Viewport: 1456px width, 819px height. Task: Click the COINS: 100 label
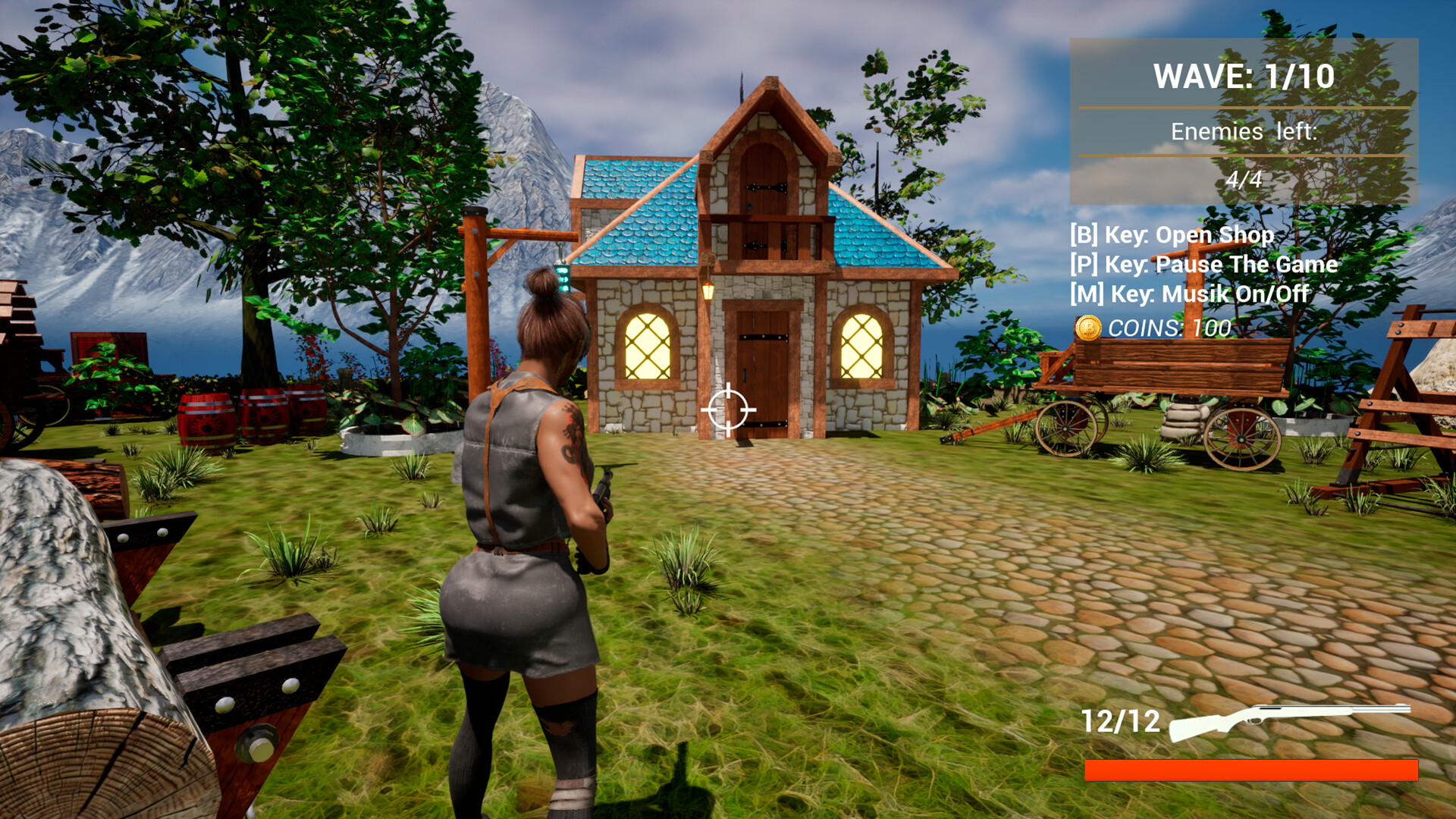pos(1168,329)
